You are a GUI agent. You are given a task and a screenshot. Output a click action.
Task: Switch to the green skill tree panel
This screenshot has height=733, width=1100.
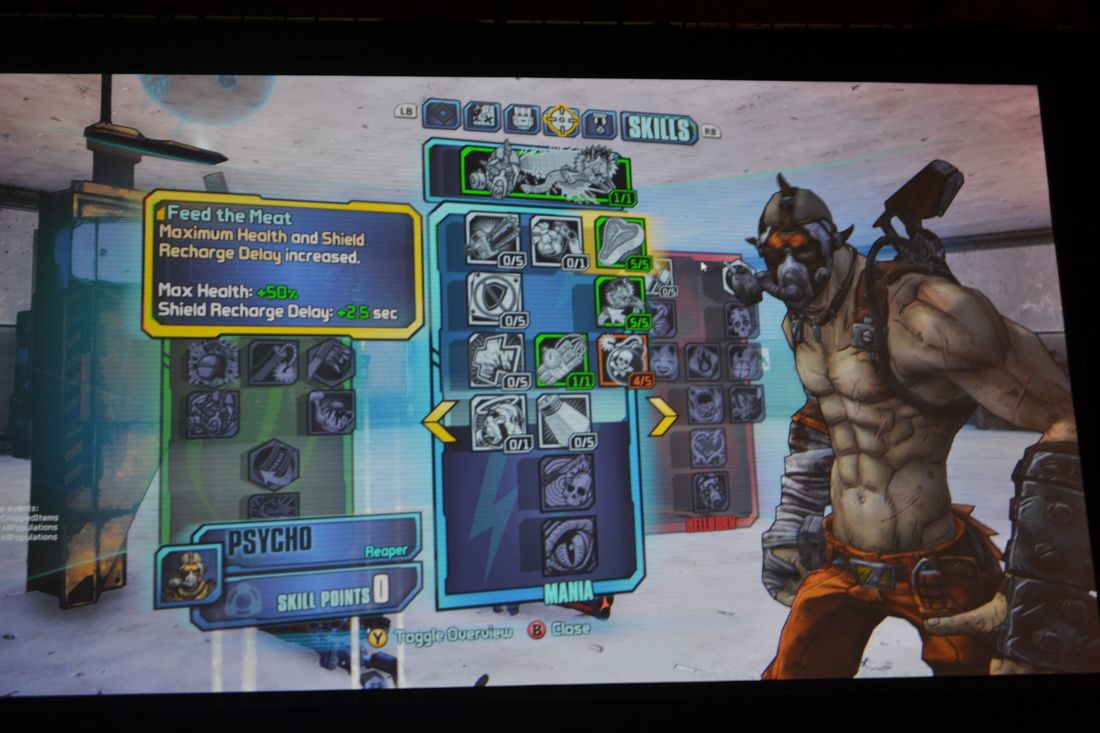258,420
